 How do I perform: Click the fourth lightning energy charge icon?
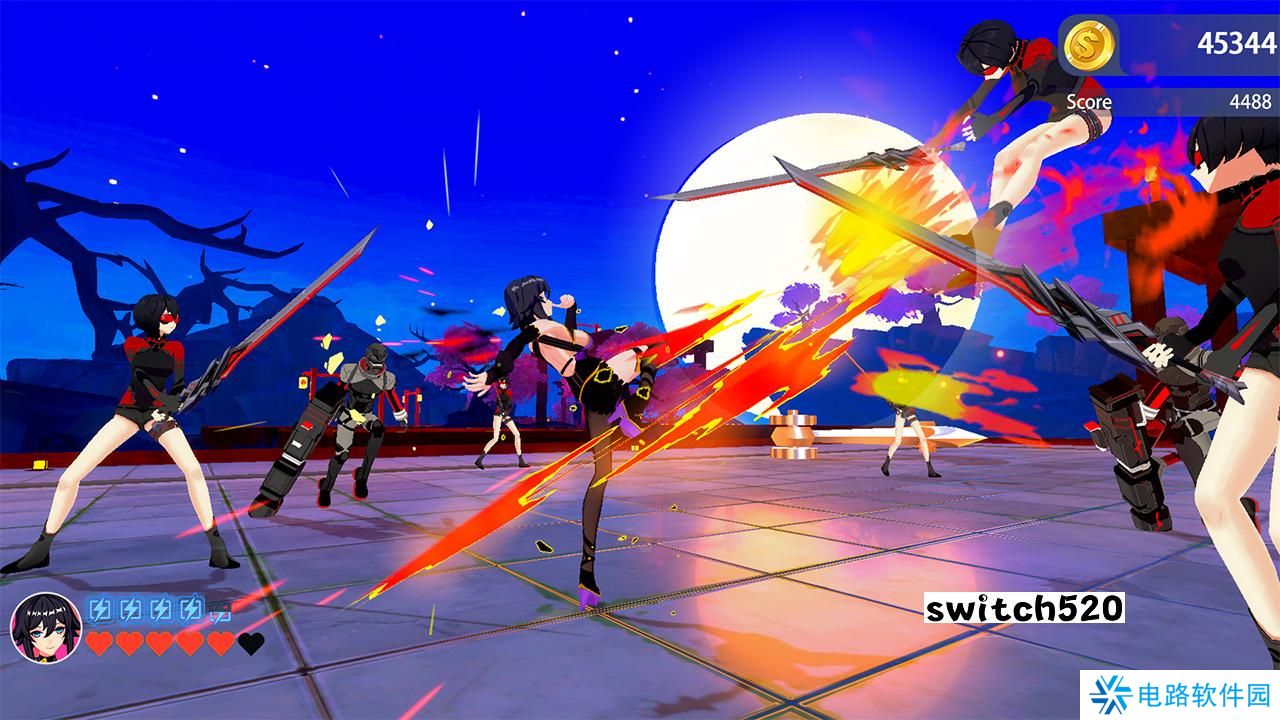tap(192, 609)
